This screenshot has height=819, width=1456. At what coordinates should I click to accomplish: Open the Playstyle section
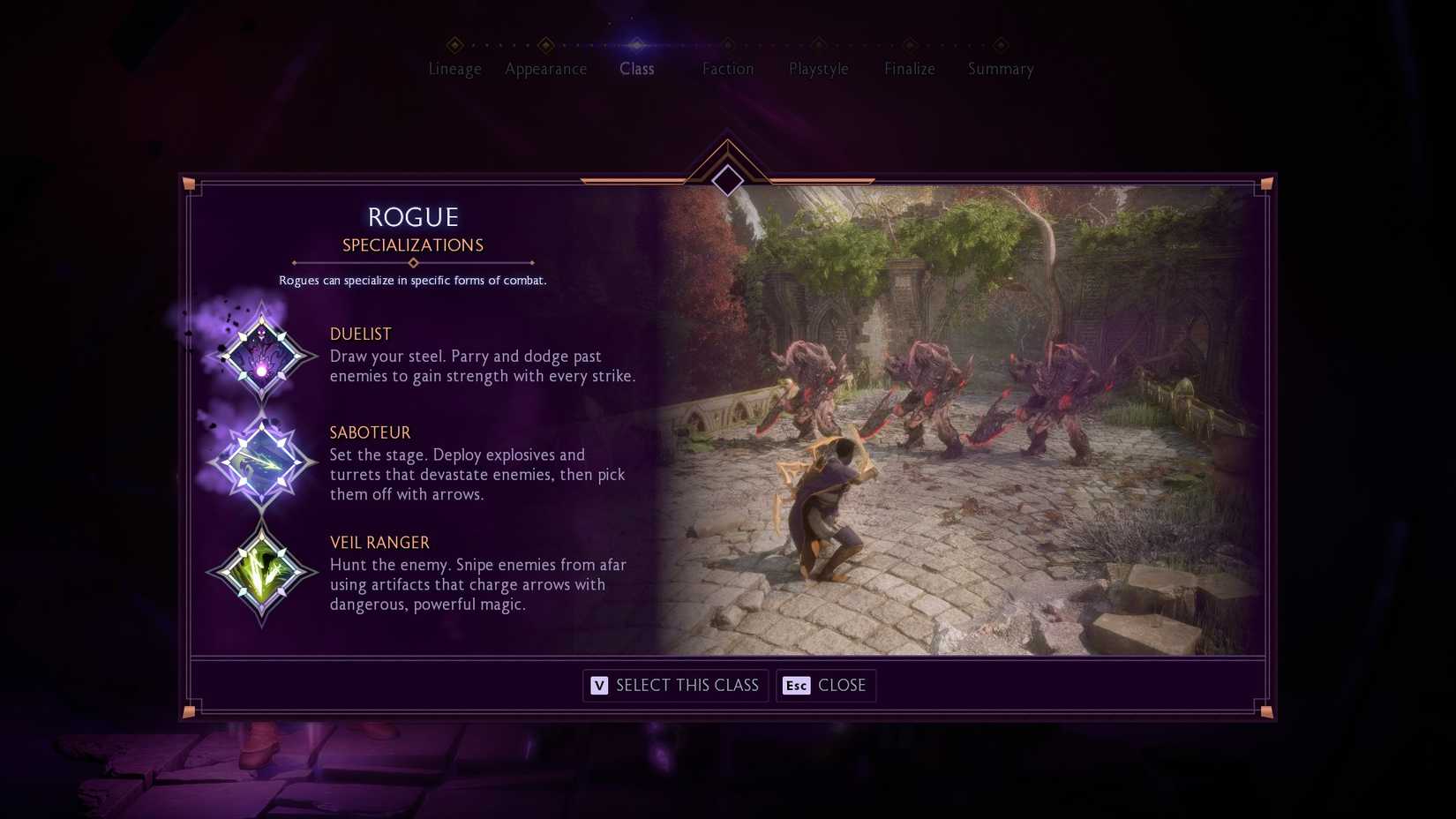(818, 69)
